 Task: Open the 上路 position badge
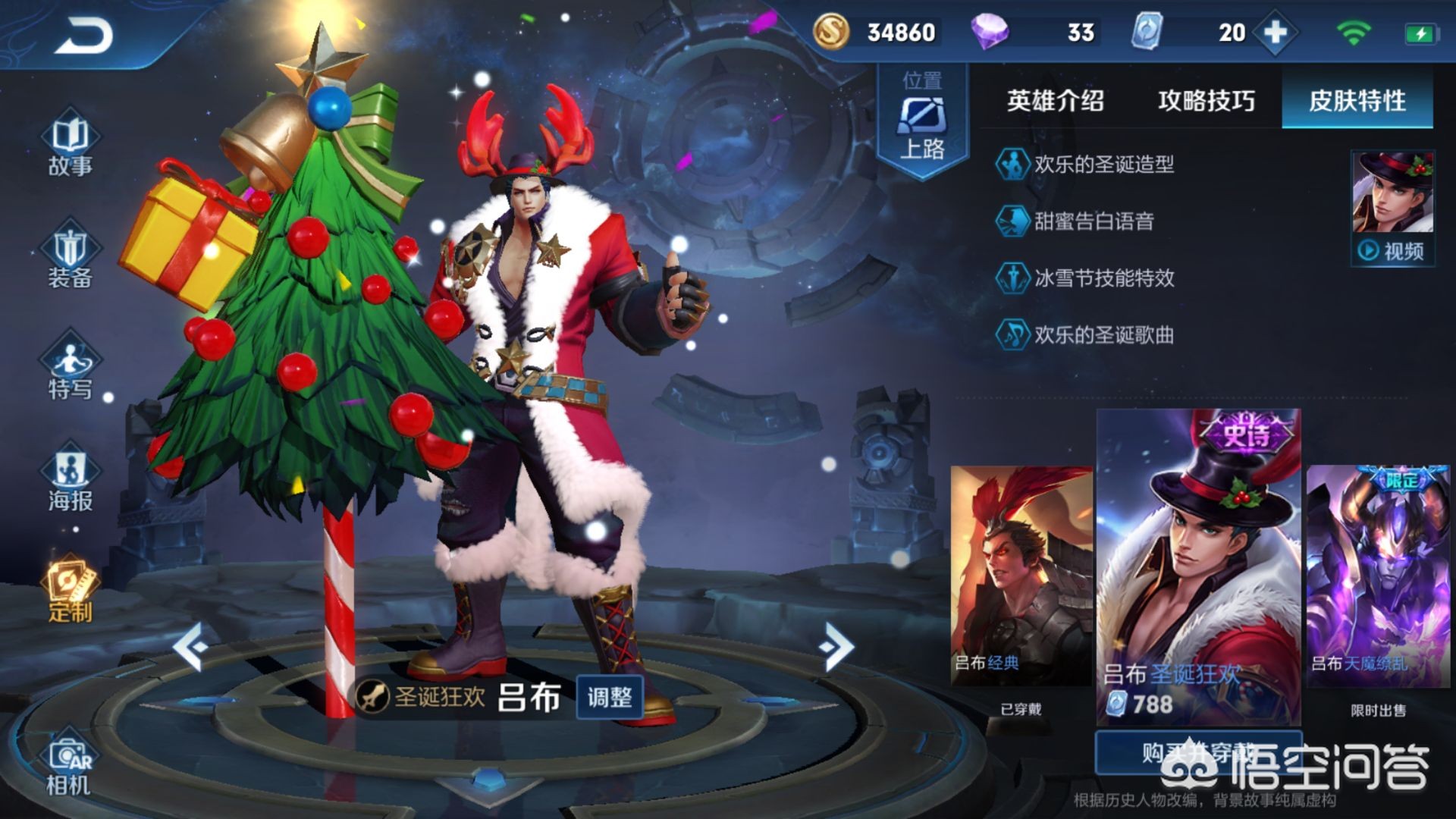pyautogui.click(x=922, y=121)
